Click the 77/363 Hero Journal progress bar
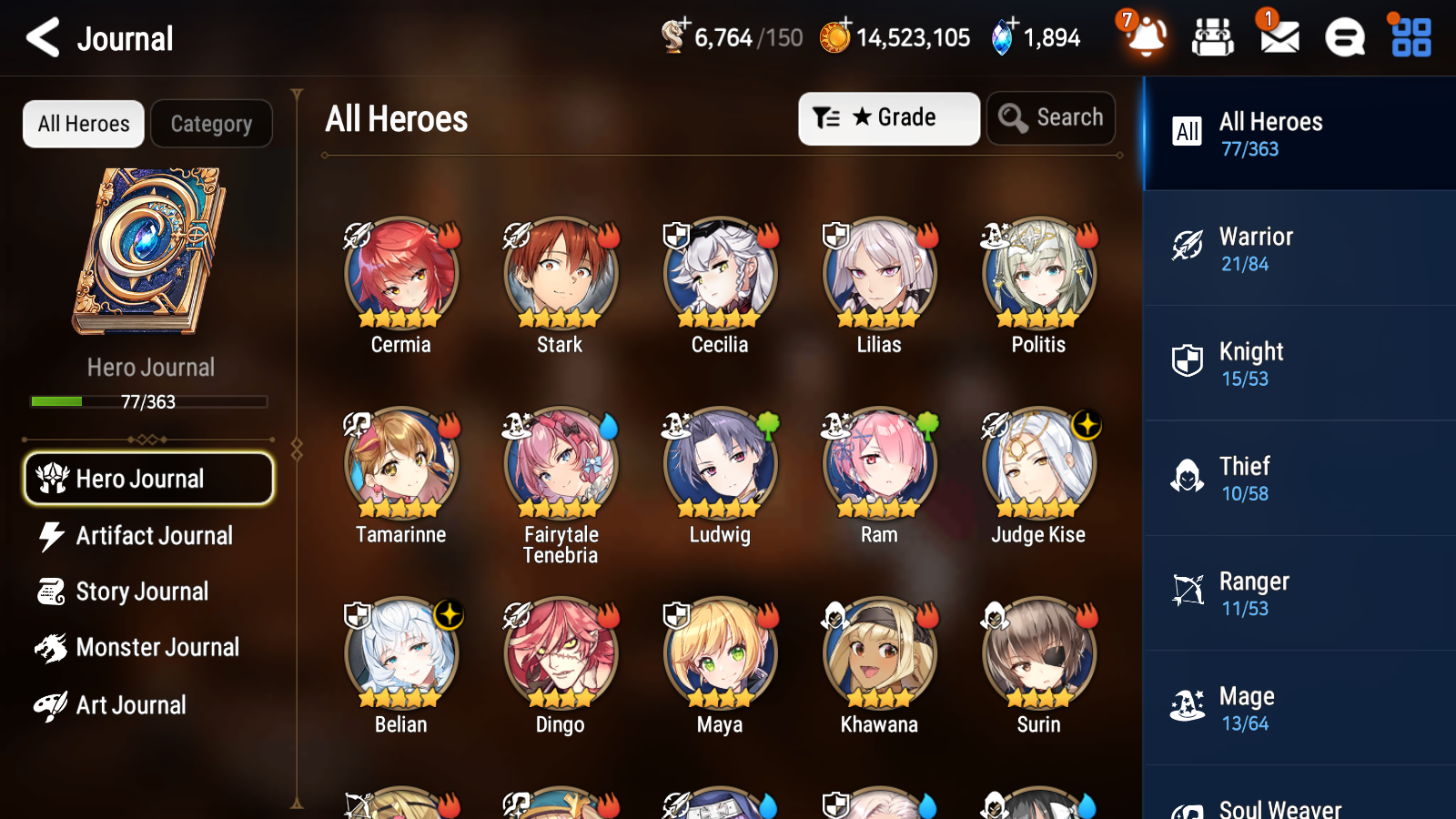This screenshot has height=819, width=1456. (x=149, y=401)
